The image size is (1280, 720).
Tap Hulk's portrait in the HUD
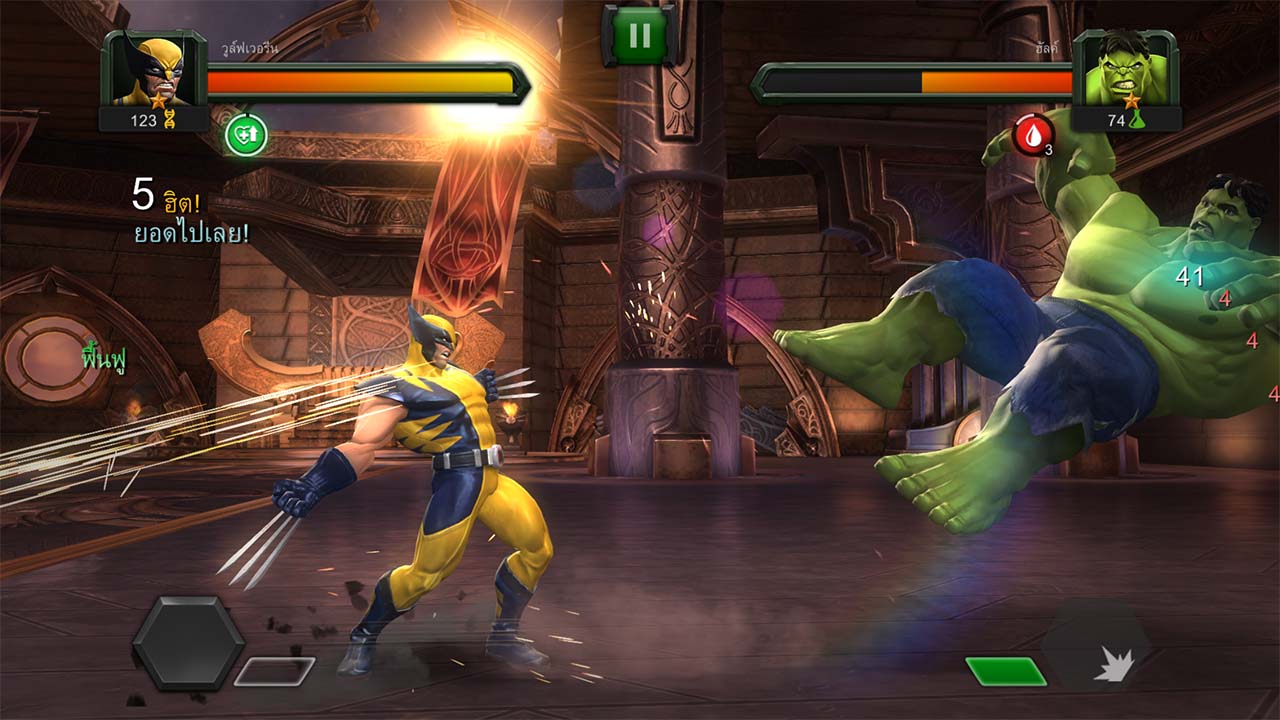pos(1125,70)
